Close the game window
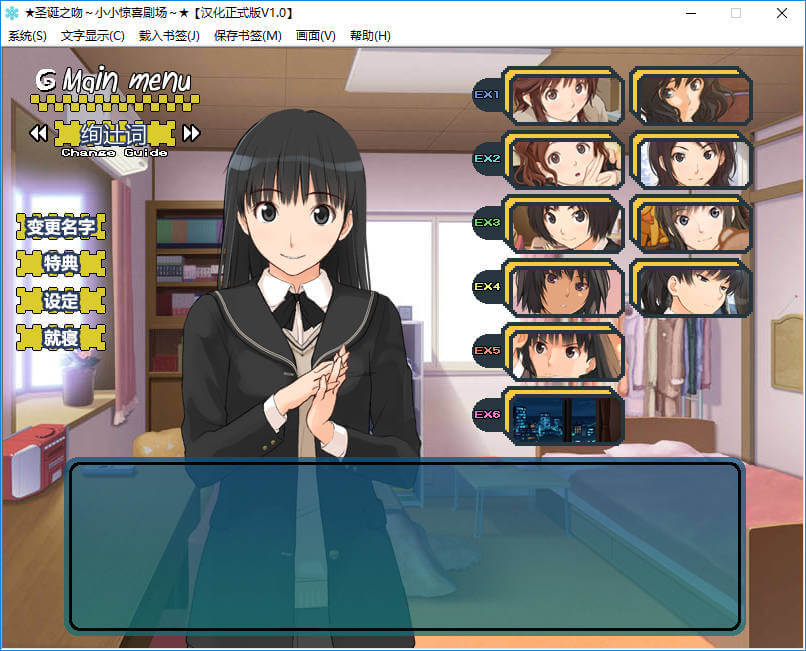The height and width of the screenshot is (651, 806). [x=782, y=13]
